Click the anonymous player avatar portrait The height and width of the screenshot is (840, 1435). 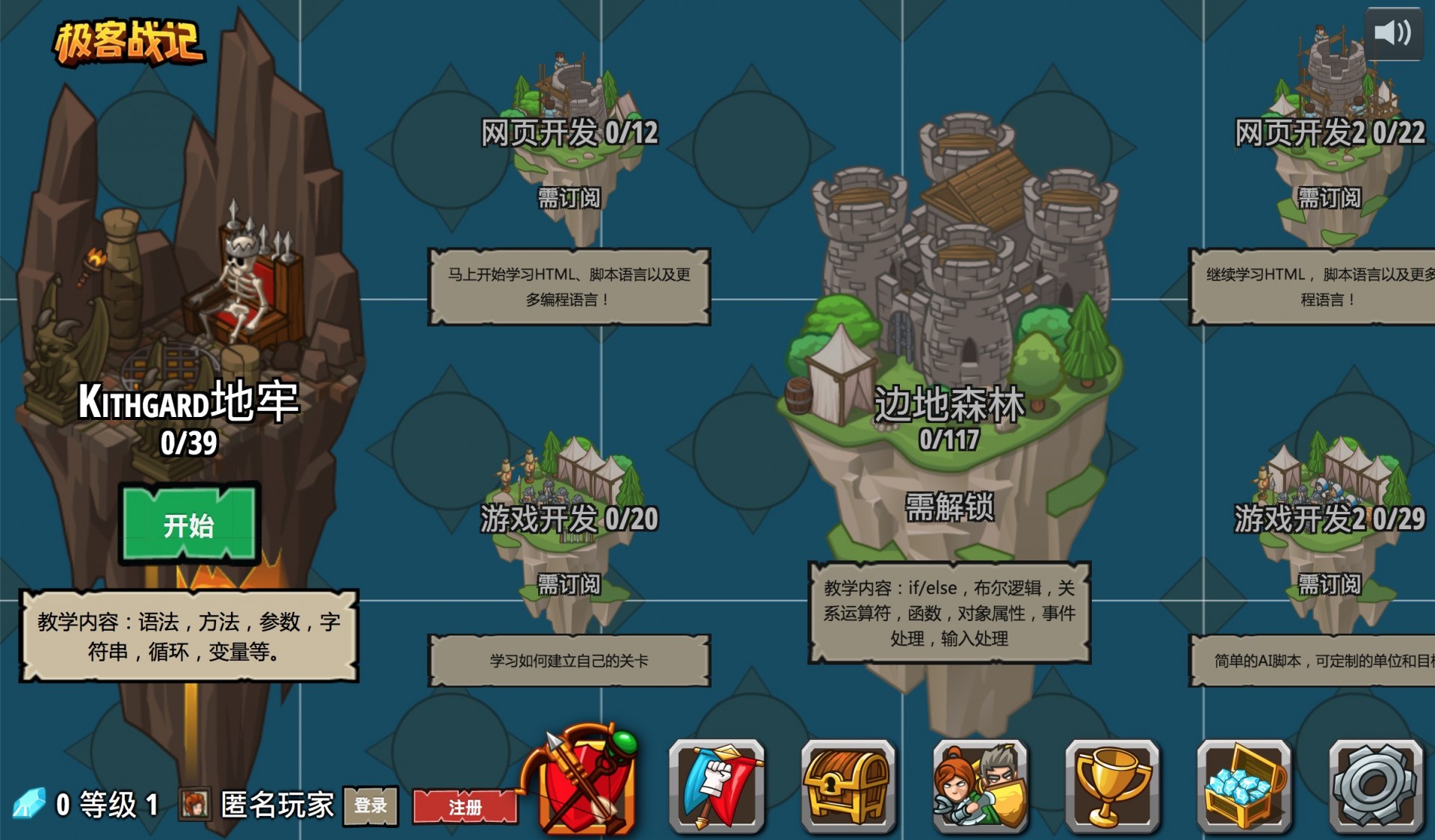click(194, 805)
